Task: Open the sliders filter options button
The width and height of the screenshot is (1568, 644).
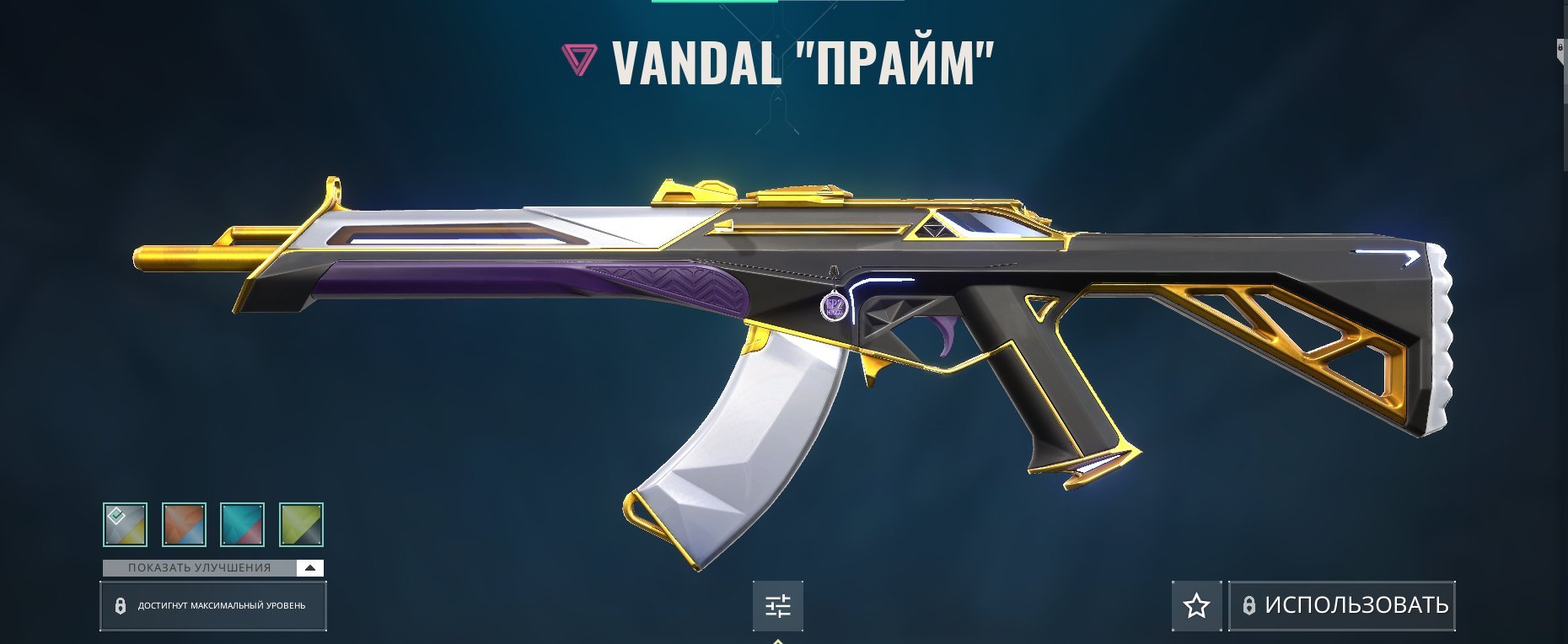Action: [x=777, y=606]
